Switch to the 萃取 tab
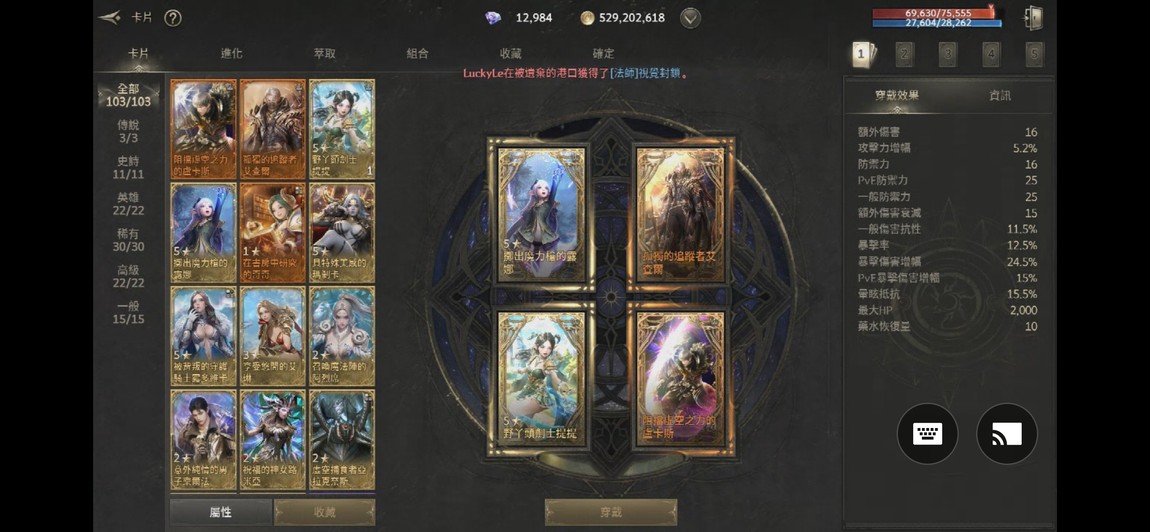Screen dimensions: 1150x532 [324, 54]
